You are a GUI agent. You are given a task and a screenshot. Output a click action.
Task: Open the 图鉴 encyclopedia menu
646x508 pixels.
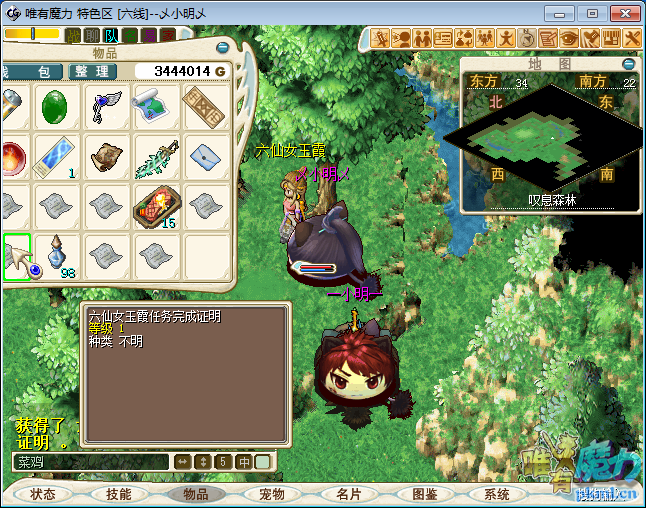(x=424, y=494)
